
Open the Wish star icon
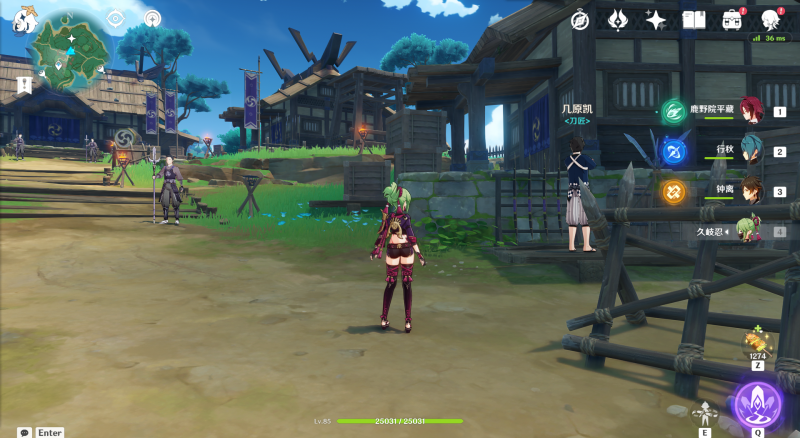click(x=656, y=20)
